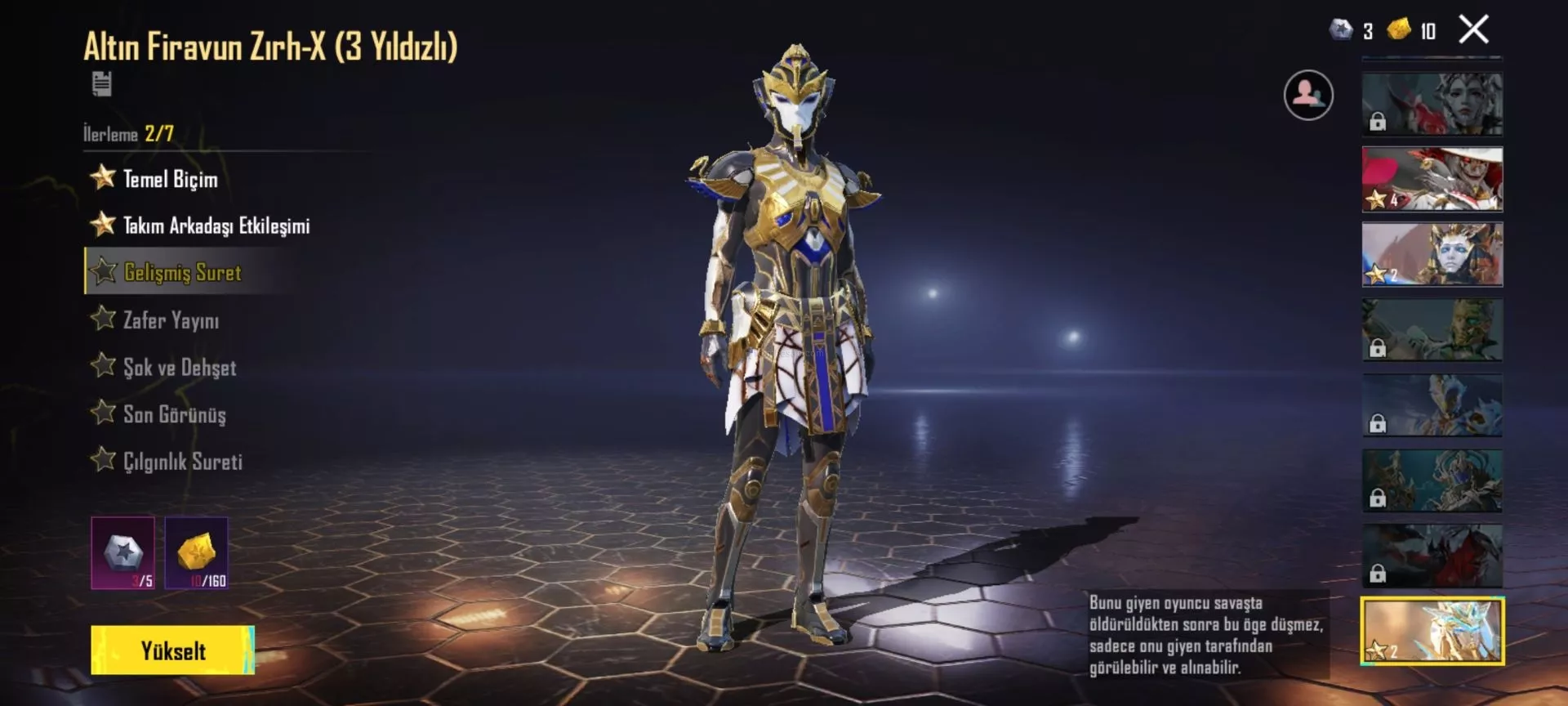Viewport: 1568px width, 706px height.
Task: Select the Temel Biçim progression stage
Action: tap(170, 179)
